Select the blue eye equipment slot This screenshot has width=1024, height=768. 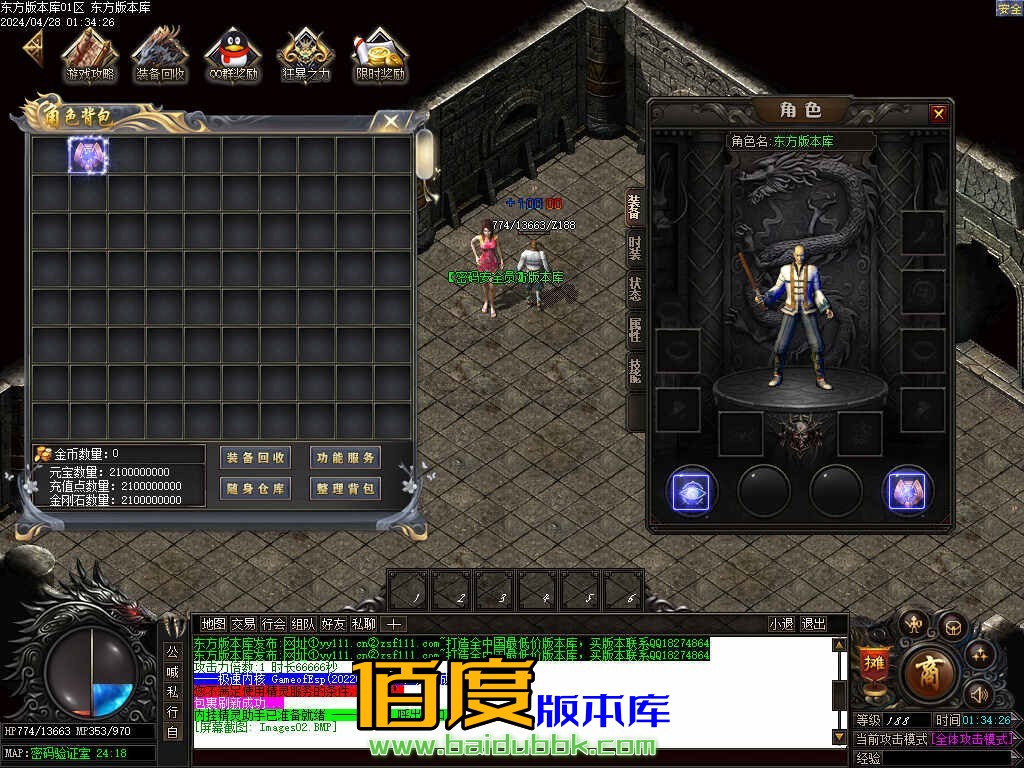691,491
